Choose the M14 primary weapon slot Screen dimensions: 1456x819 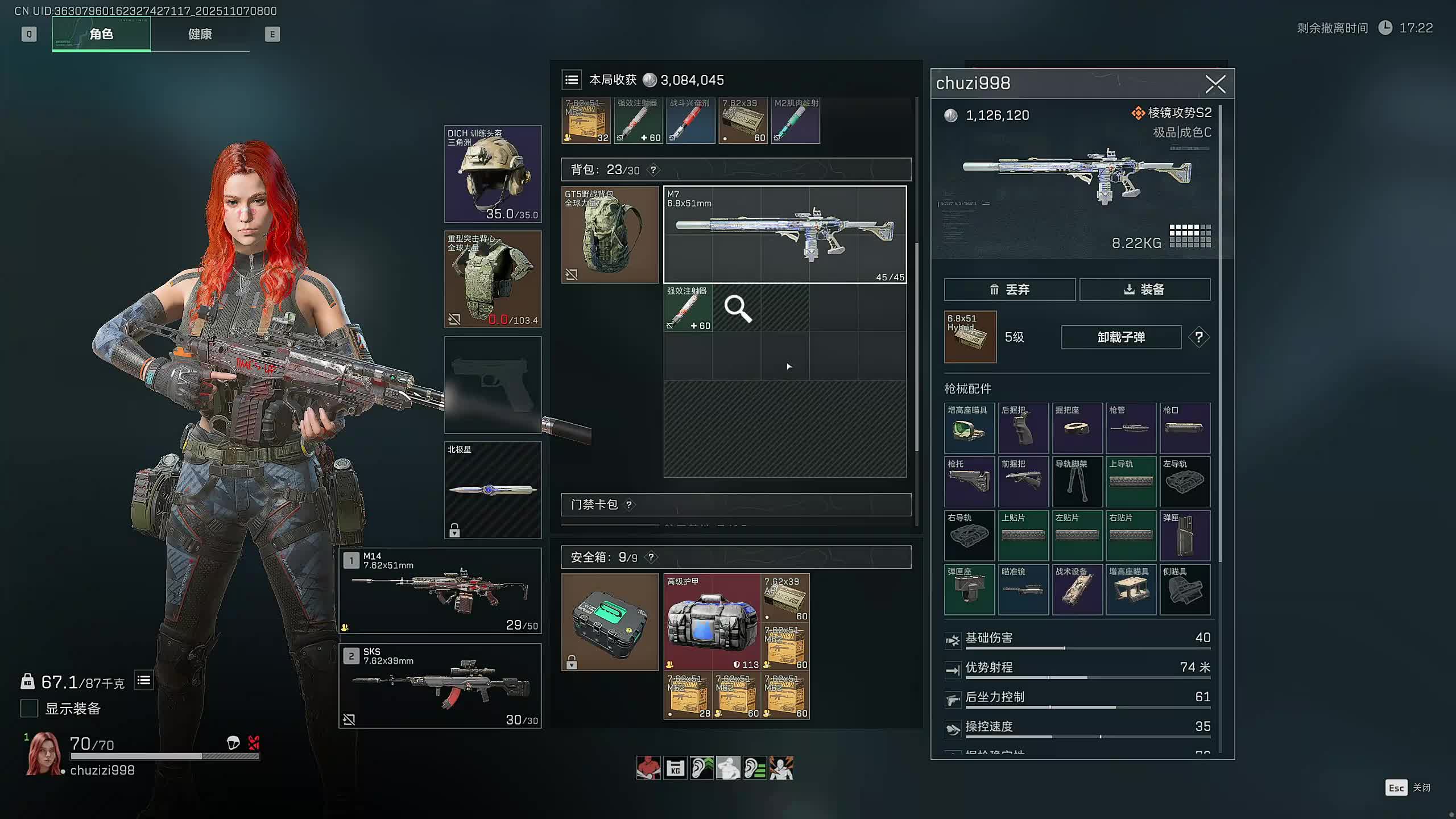[440, 591]
